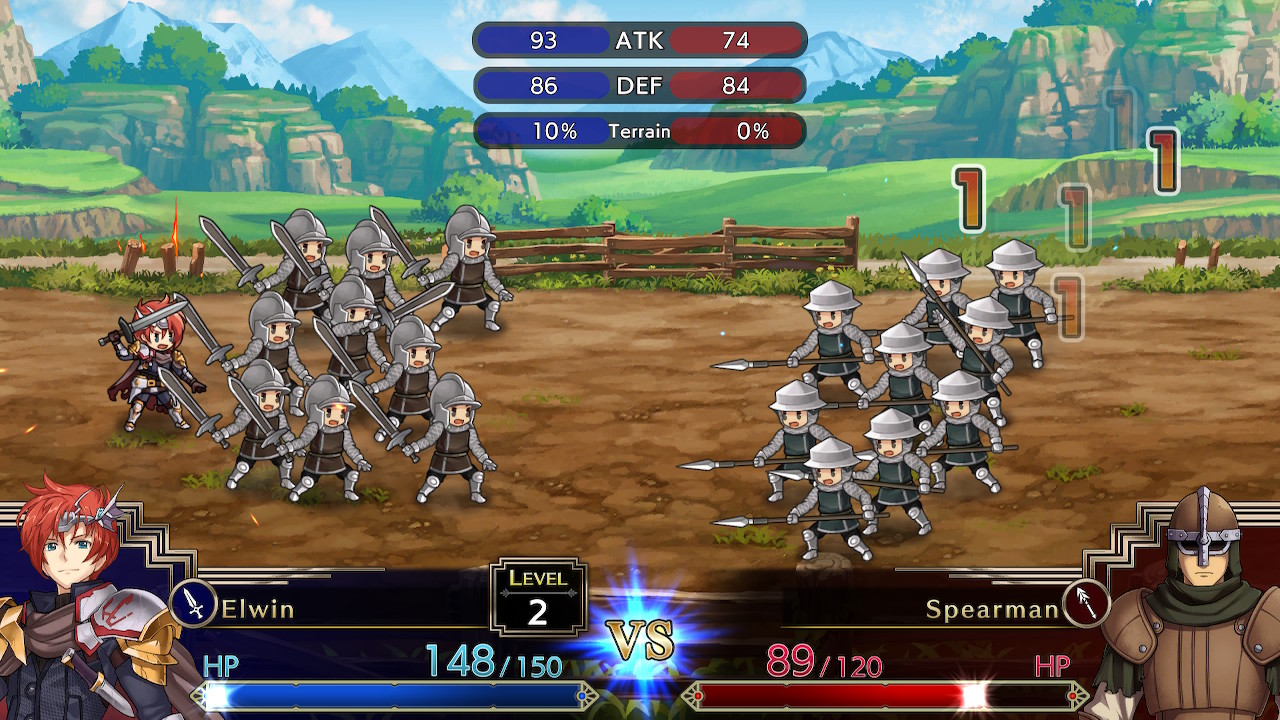Select the sword class icon beside Elwin
Viewport: 1280px width, 720px height.
coord(194,604)
